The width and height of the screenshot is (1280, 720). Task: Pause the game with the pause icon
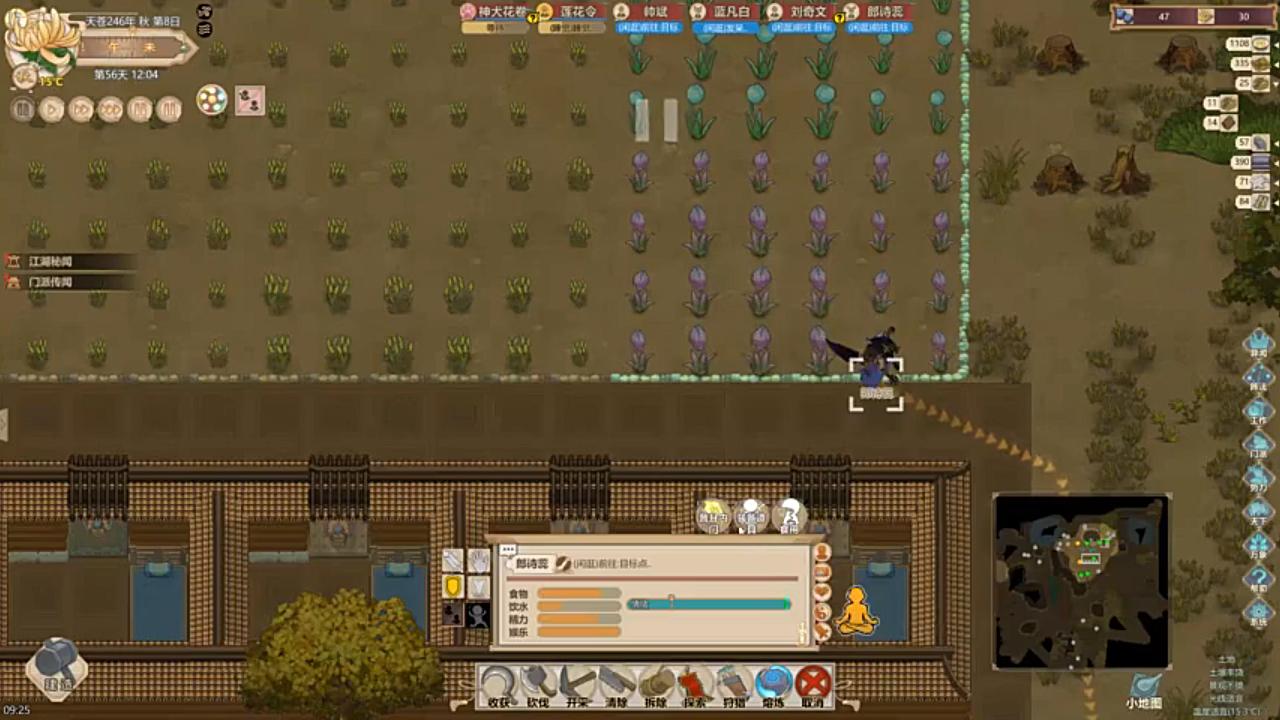(21, 110)
